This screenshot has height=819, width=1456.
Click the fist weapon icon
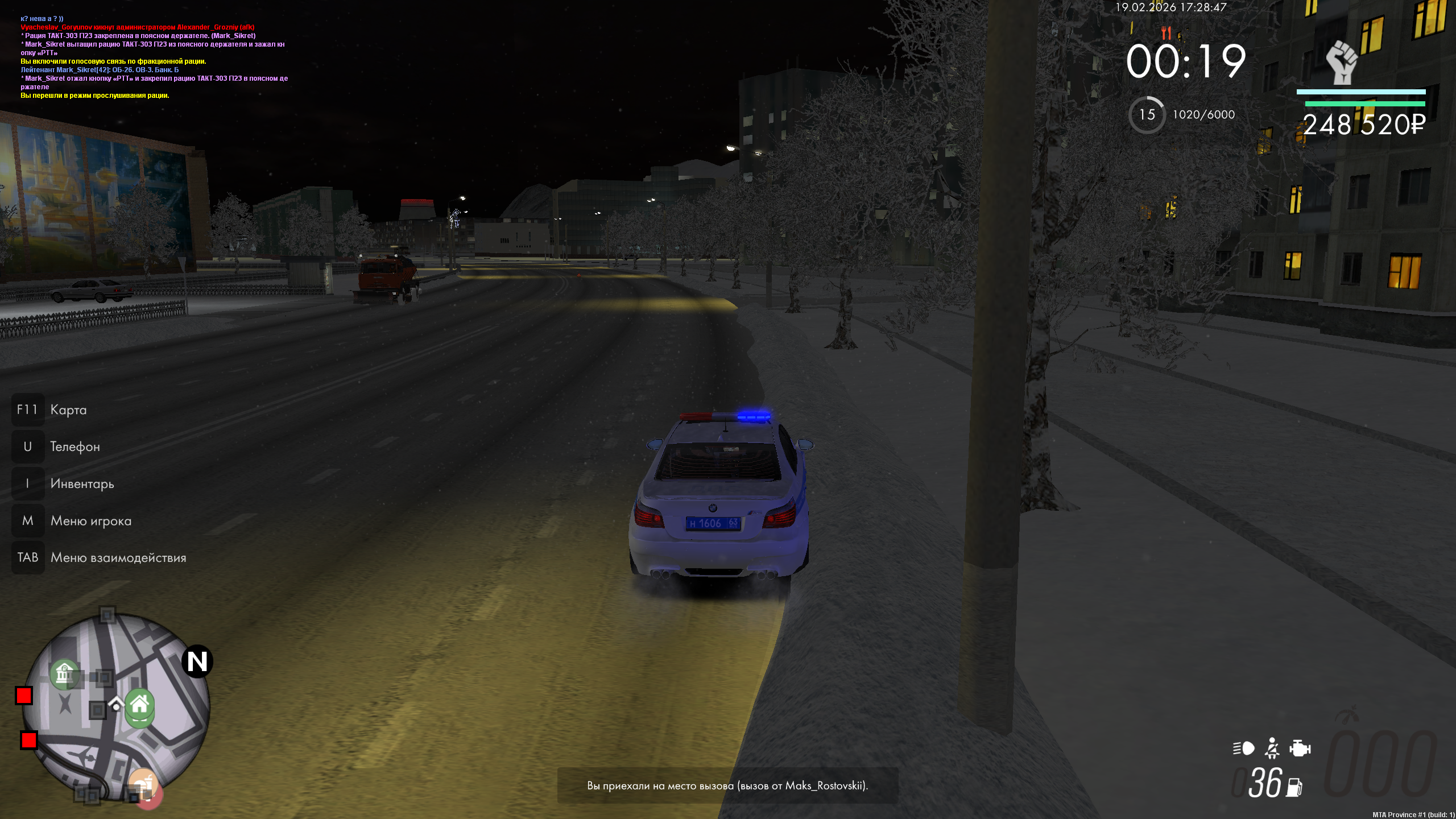click(x=1342, y=62)
